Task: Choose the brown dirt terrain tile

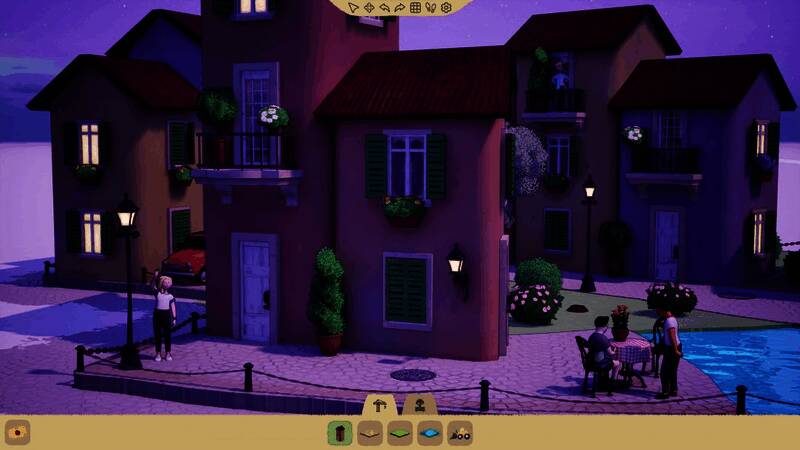Action: click(x=370, y=434)
